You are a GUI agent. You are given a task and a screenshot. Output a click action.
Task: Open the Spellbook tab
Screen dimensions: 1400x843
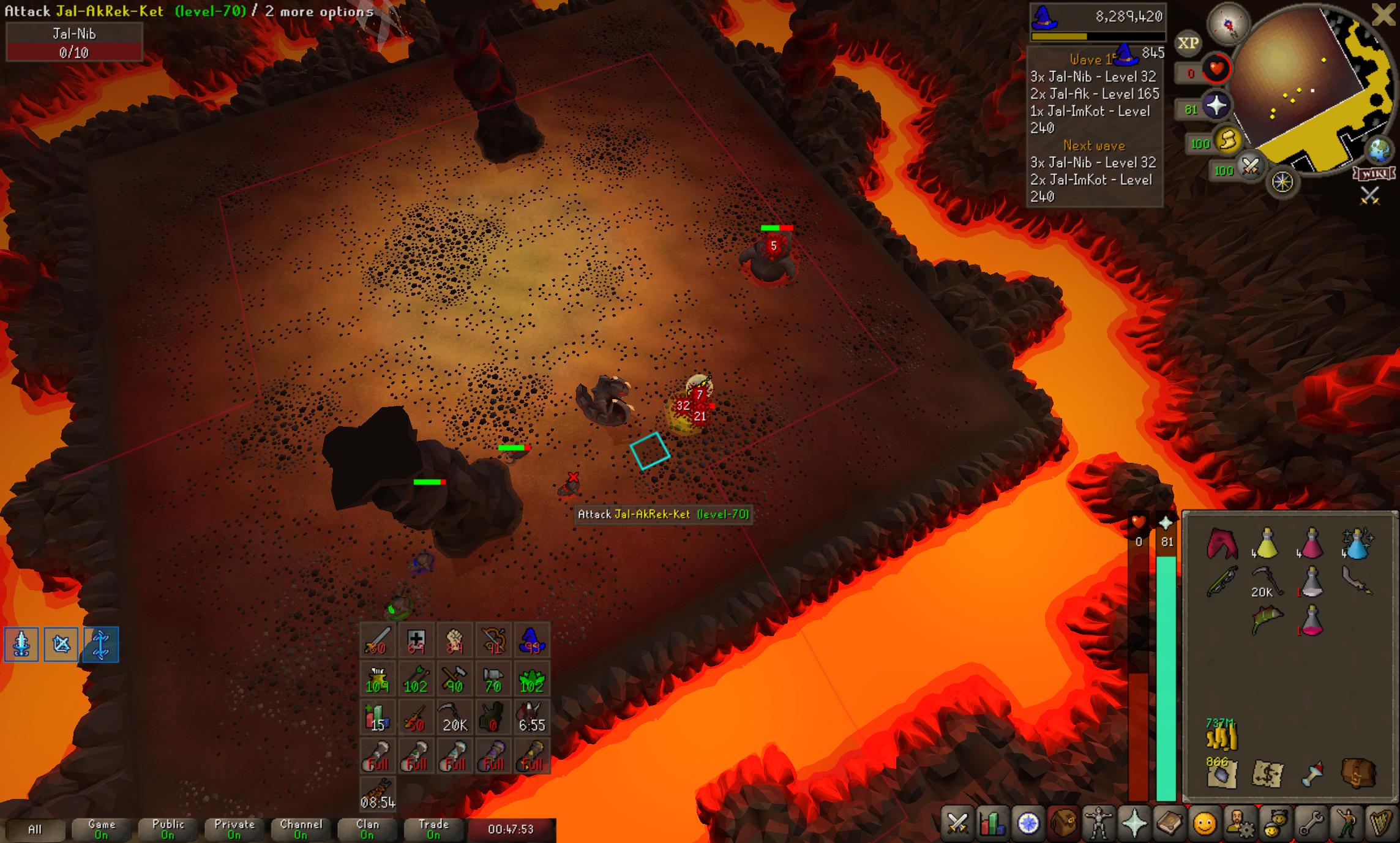coord(1169,823)
